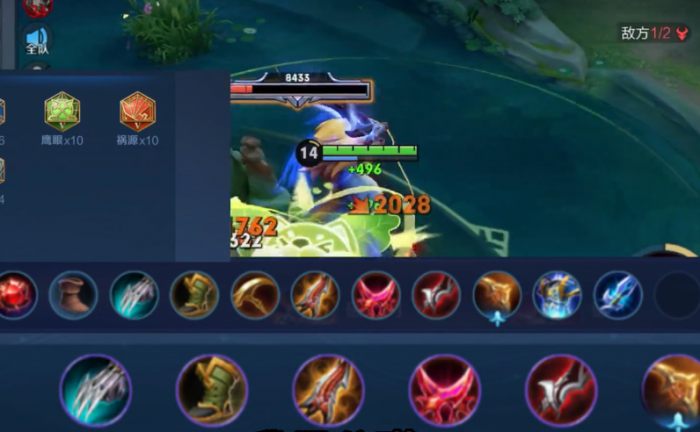Select the small green greaves item icon
Image resolution: width=700 pixels, height=432 pixels.
tap(194, 295)
